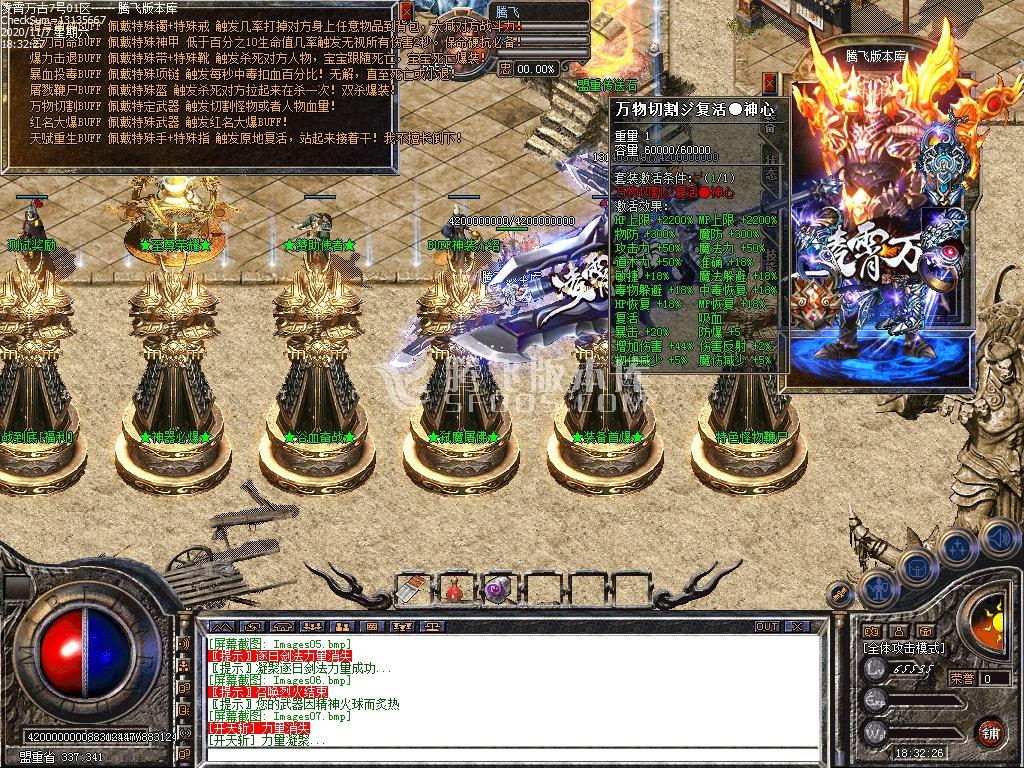Select the scroll item in the hotbar

pos(410,590)
